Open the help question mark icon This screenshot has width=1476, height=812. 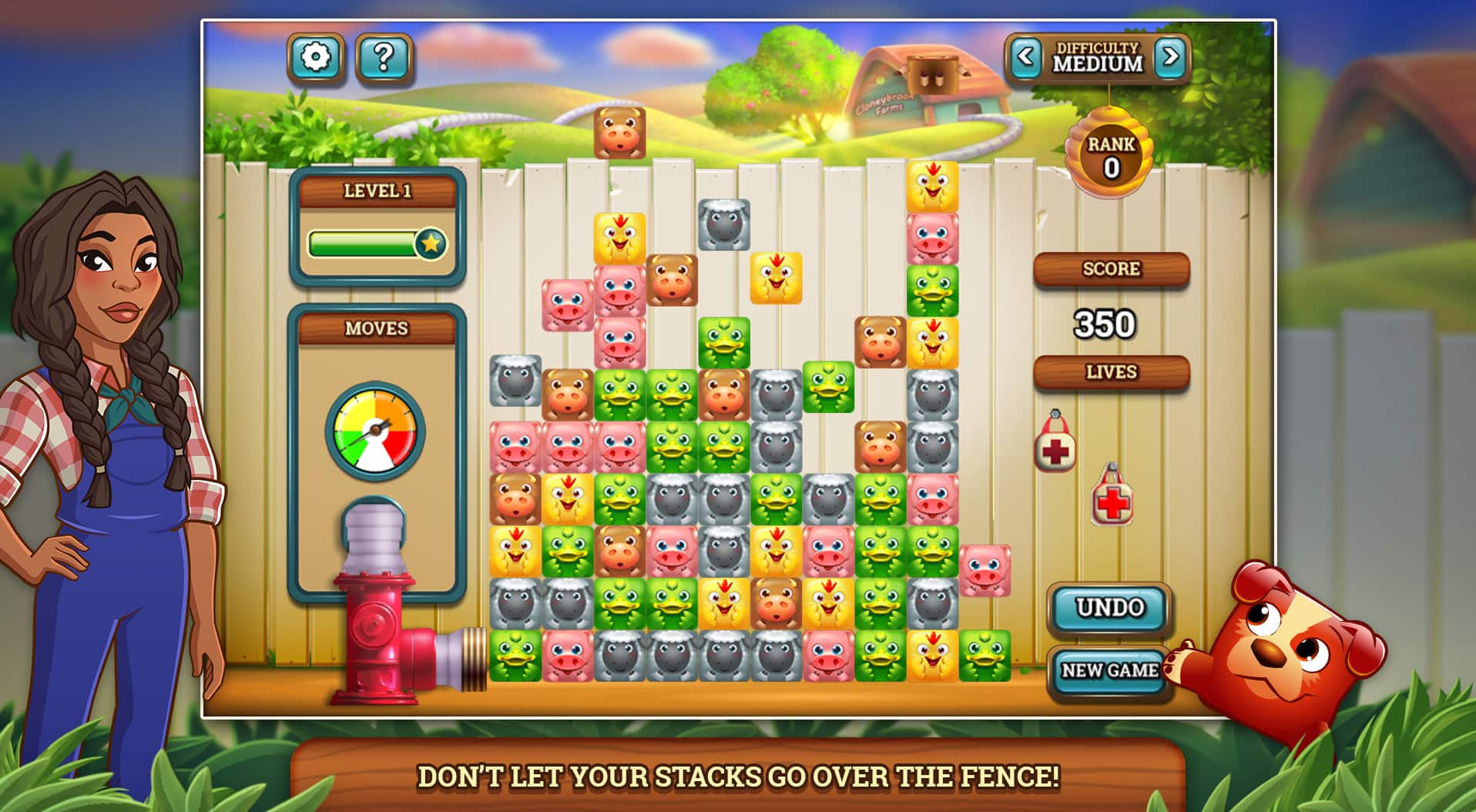[x=384, y=56]
